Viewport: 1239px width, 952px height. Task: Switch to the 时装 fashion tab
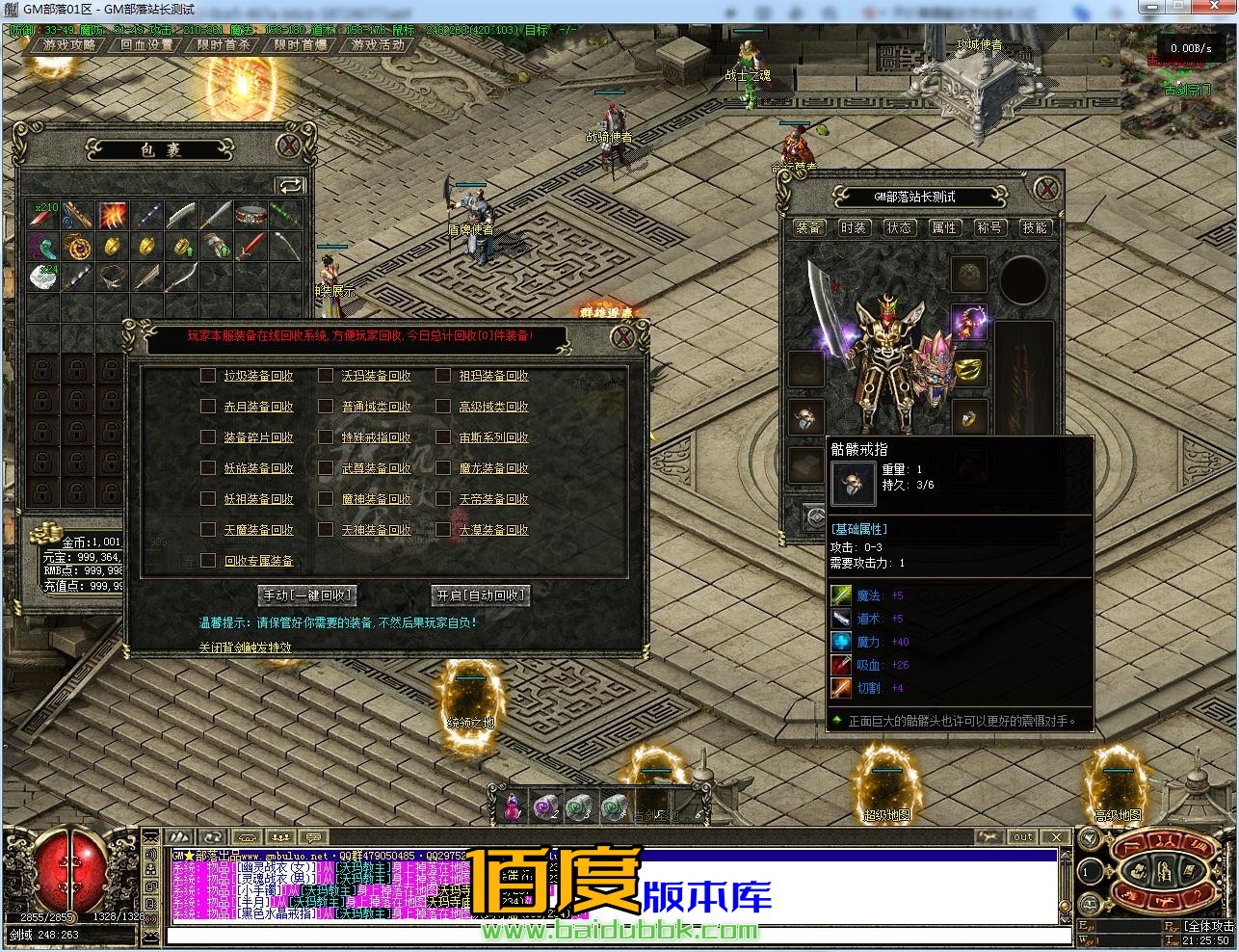coord(854,227)
